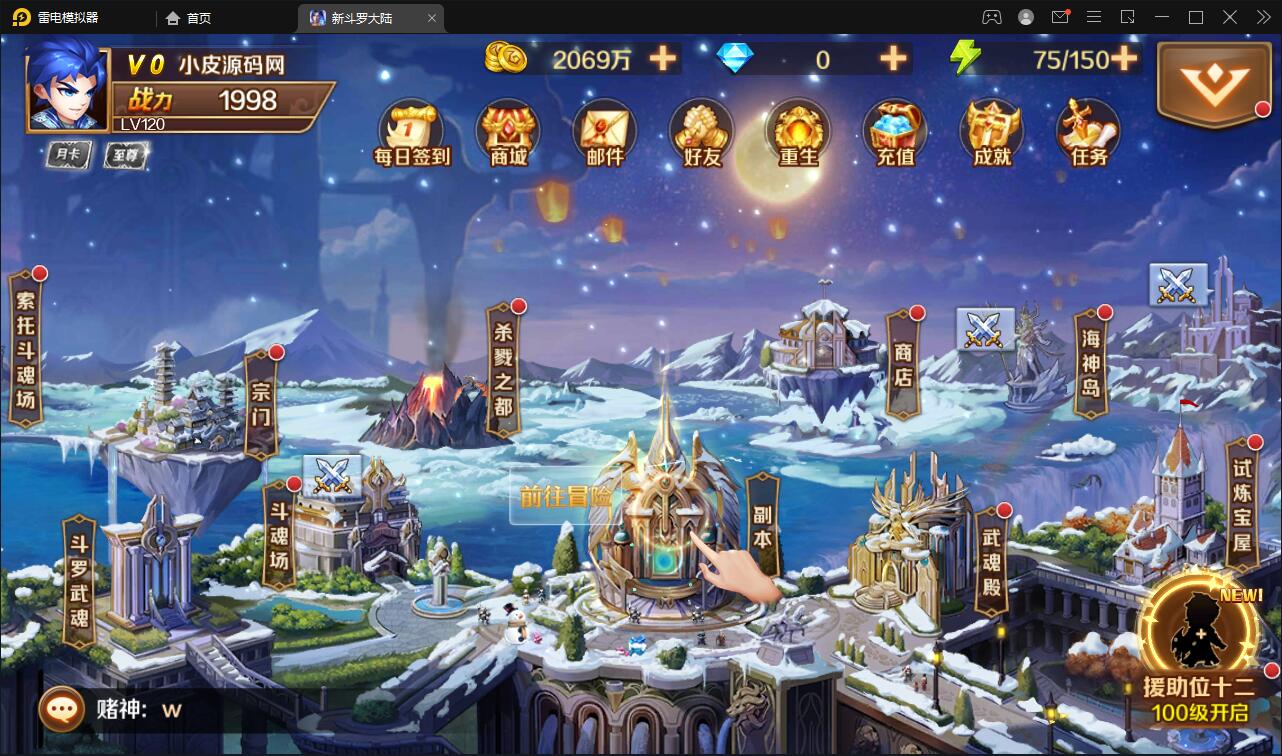
Task: Expand more emulator tools with the chevron
Action: tap(1262, 17)
